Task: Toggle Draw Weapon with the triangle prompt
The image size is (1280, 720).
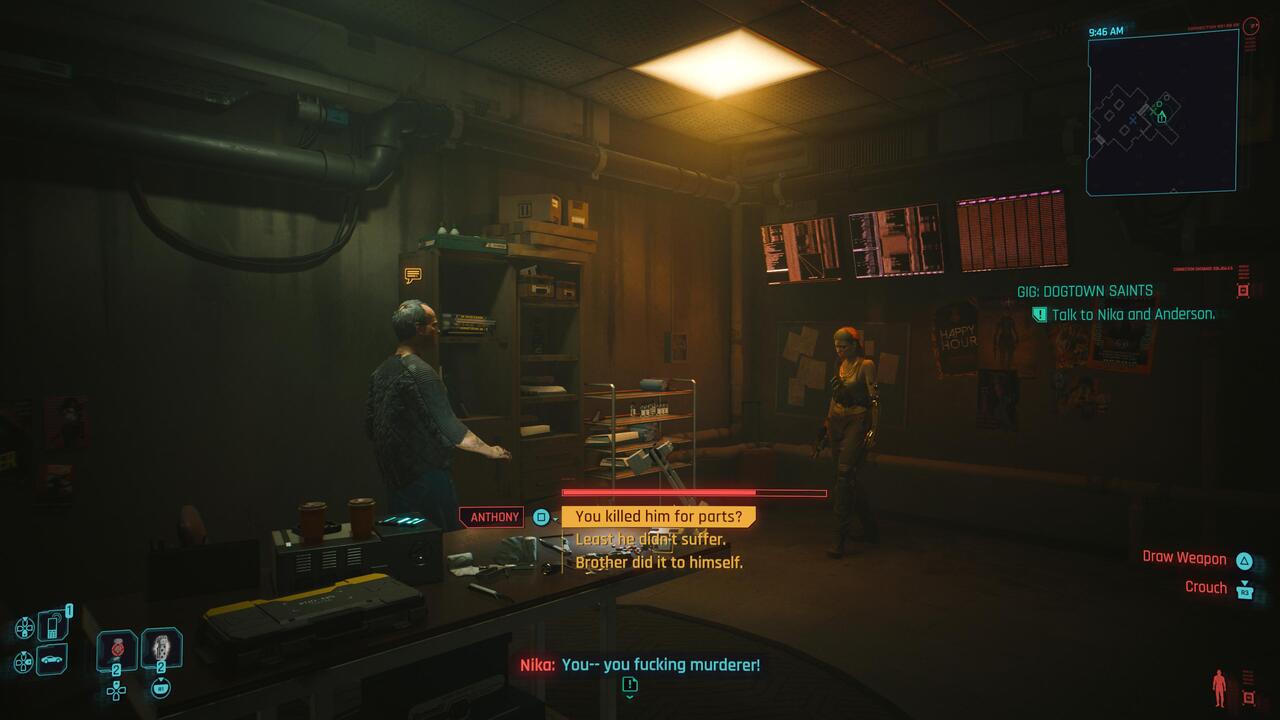Action: 1244,561
